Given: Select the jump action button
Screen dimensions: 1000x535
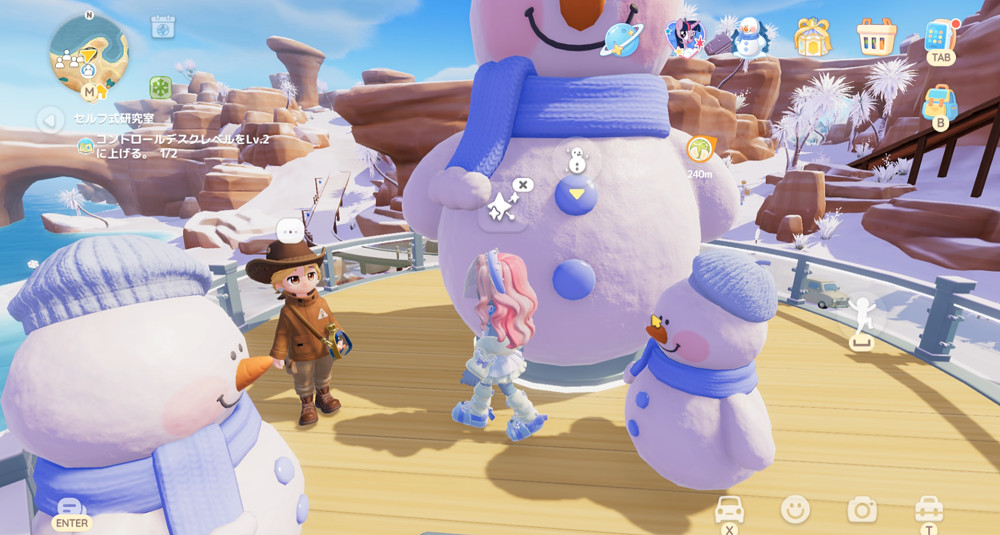Looking at the screenshot, I should point(860,318).
